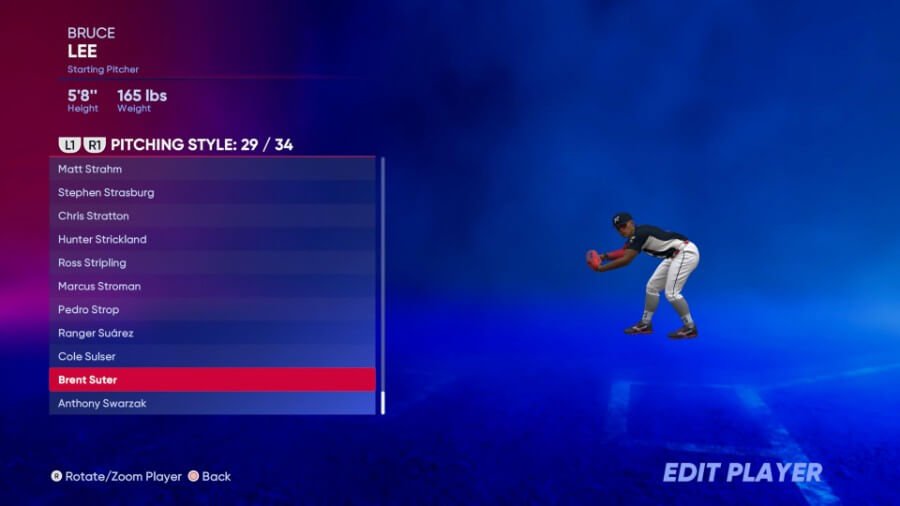Pick Pedro Strop pitching style
Screen dimensions: 900x506
[212, 310]
